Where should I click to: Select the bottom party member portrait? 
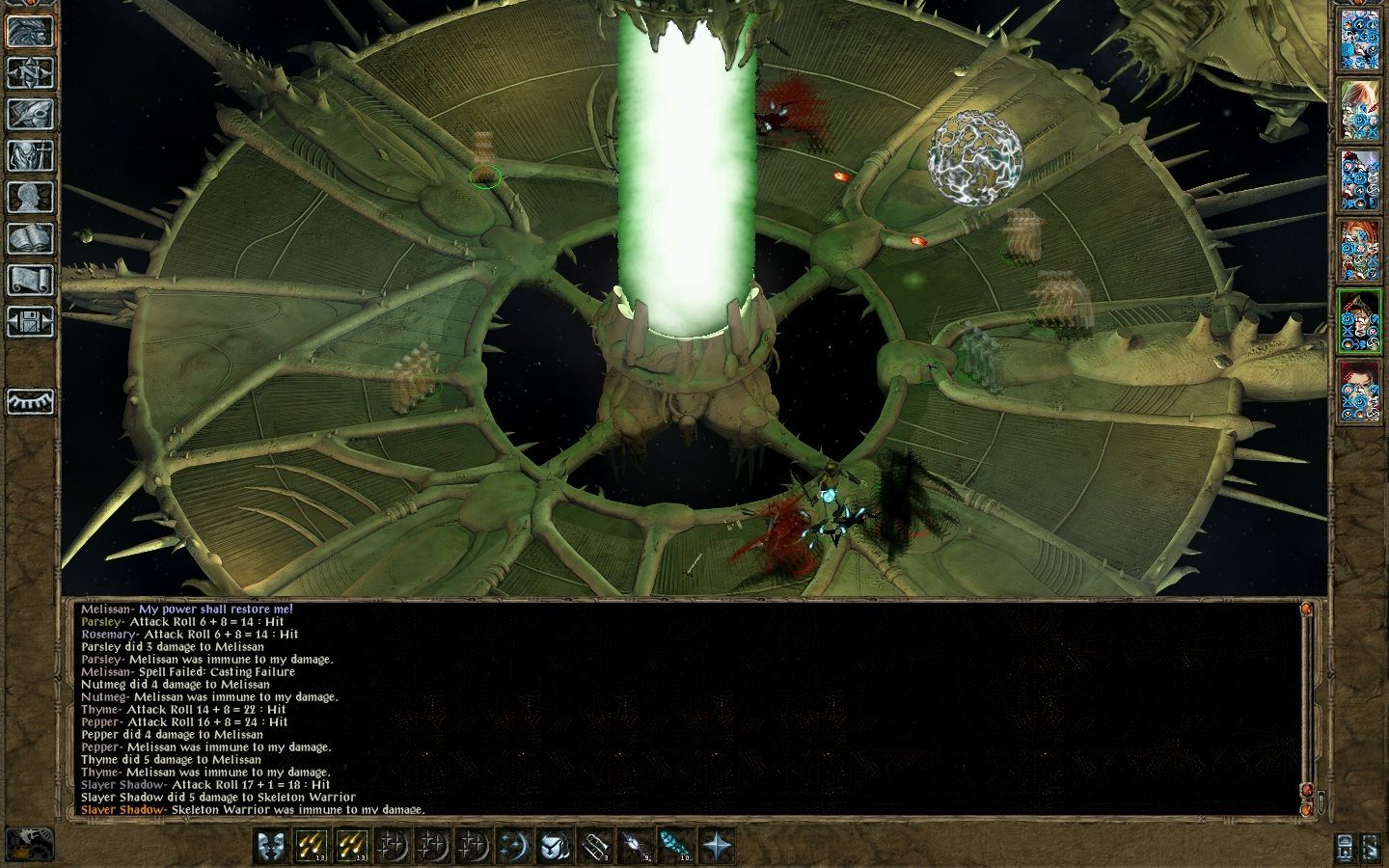(x=1359, y=391)
